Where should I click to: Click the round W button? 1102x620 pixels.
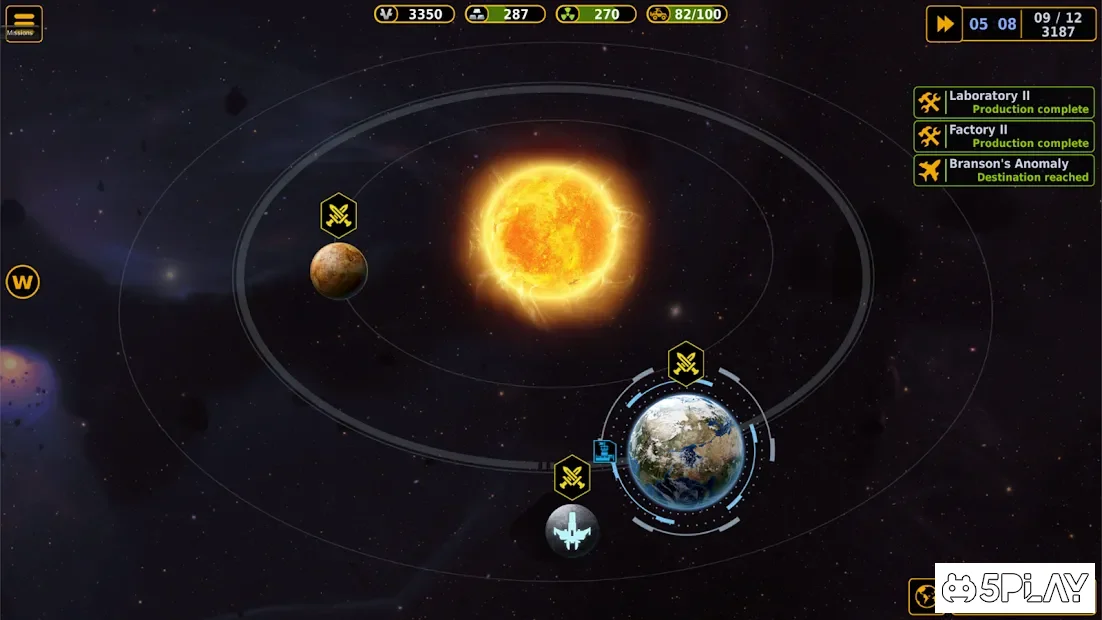23,282
